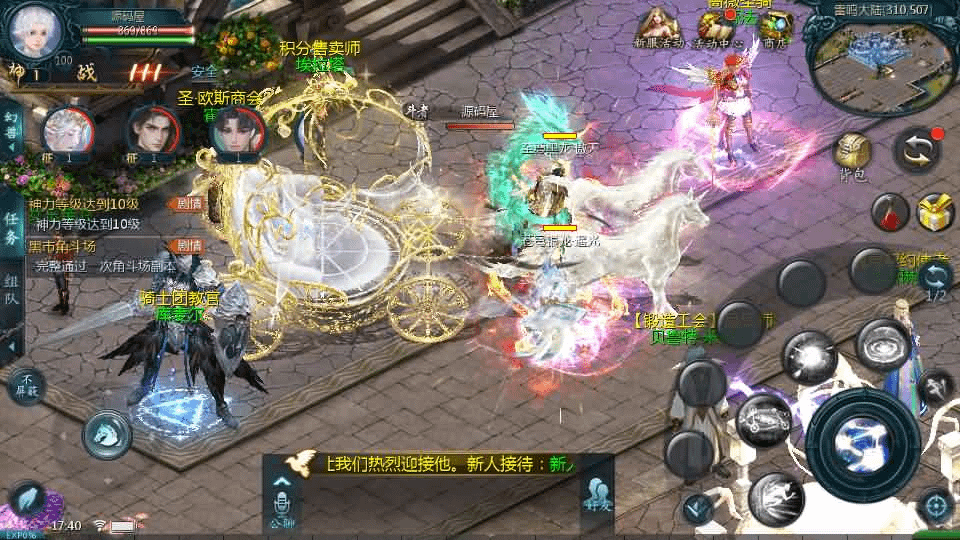
Task: Open the 背包 backpack
Action: [x=853, y=156]
